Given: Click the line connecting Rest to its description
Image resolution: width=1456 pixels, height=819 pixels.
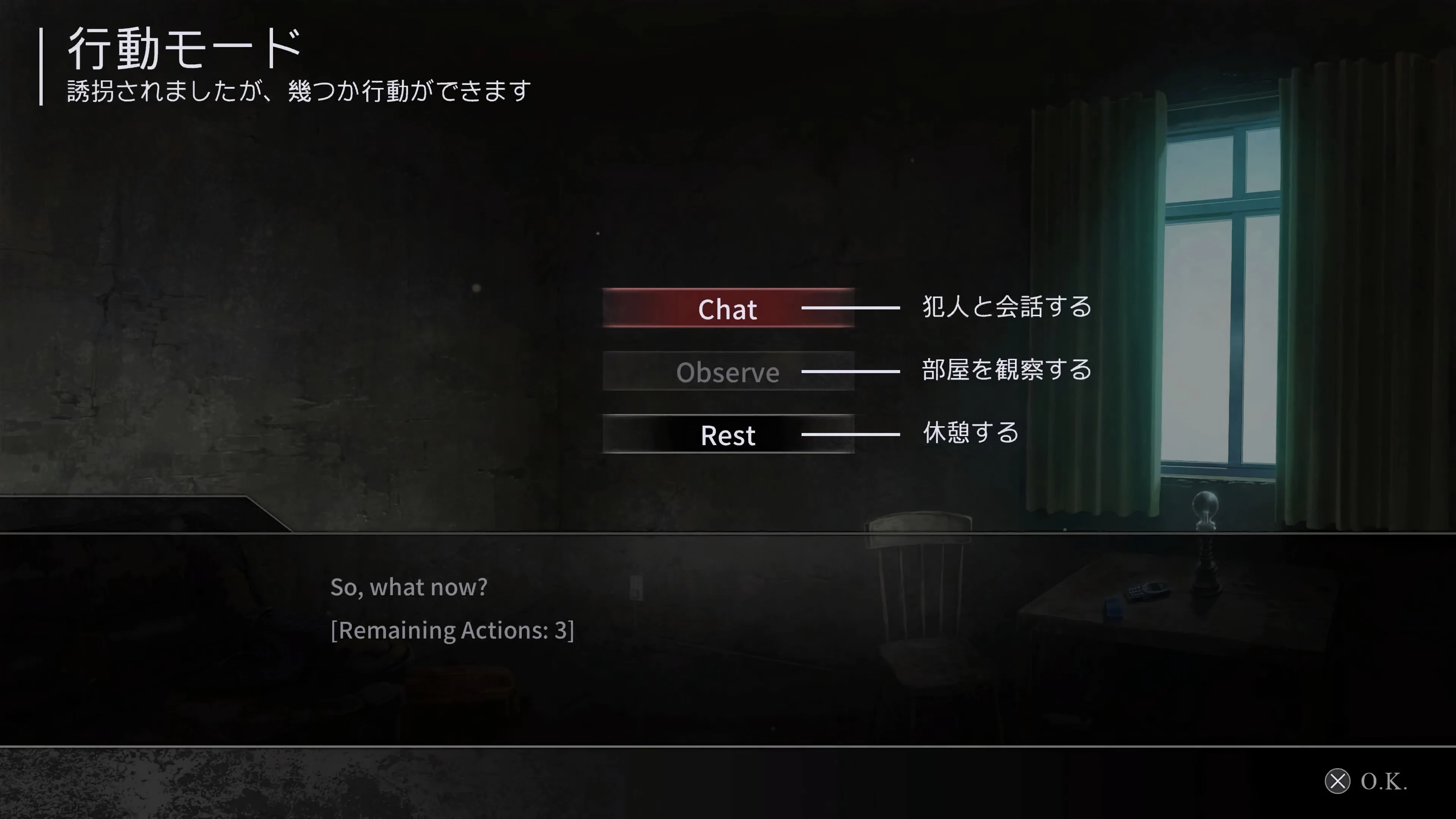Looking at the screenshot, I should click(850, 434).
